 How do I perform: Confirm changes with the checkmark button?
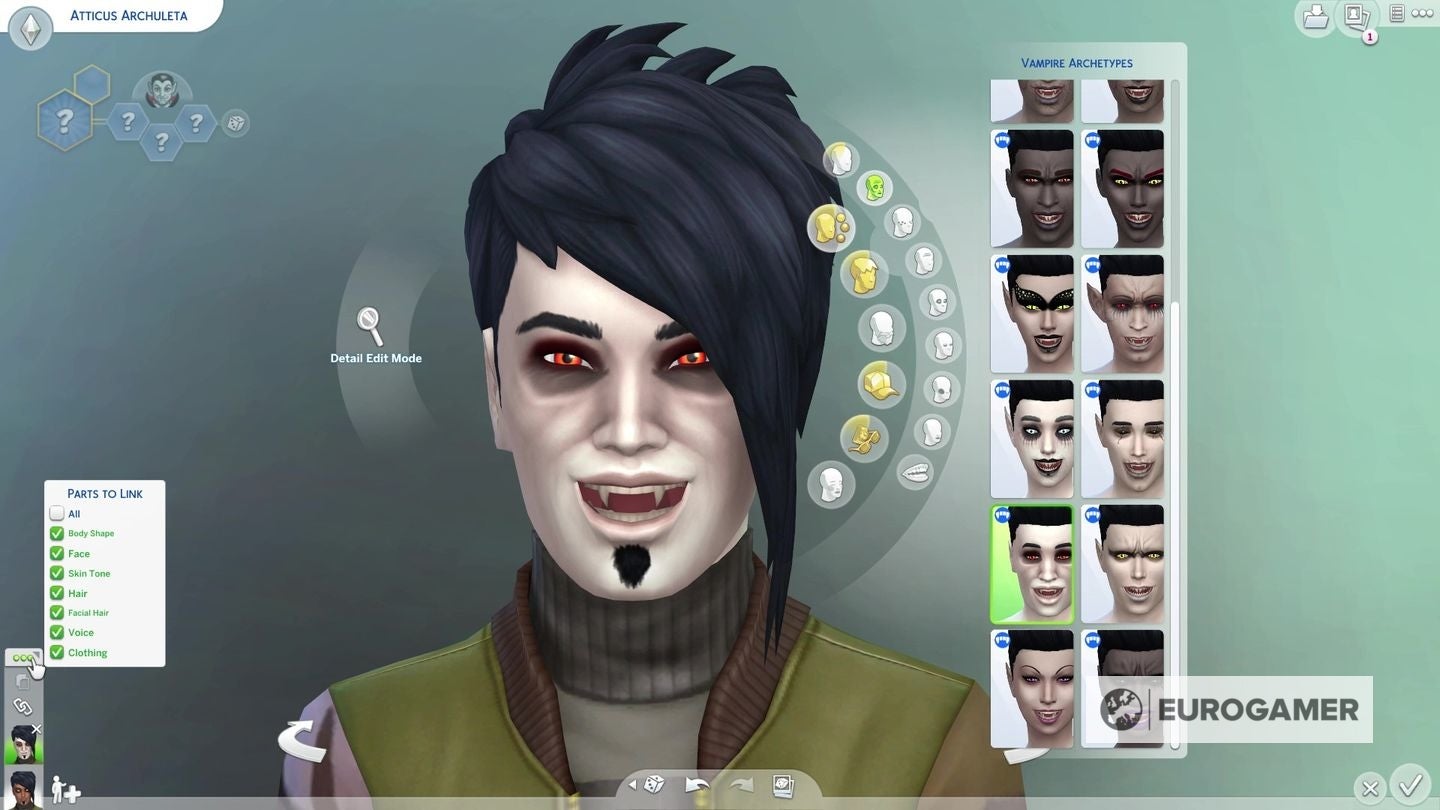point(1412,787)
